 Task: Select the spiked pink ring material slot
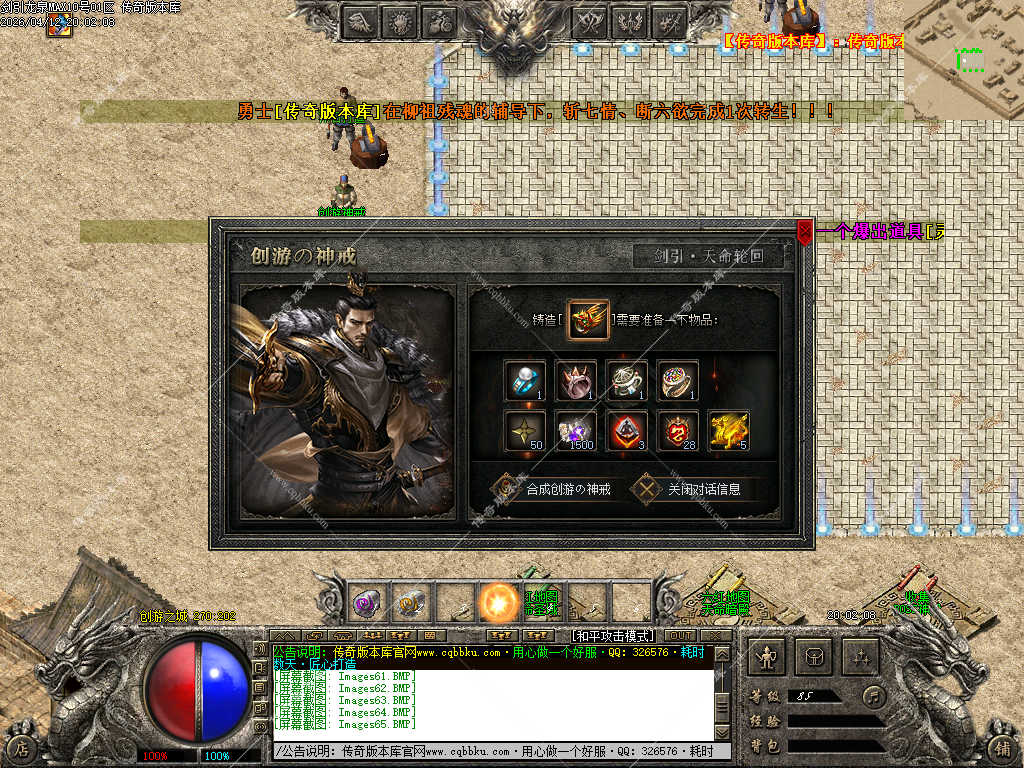576,381
